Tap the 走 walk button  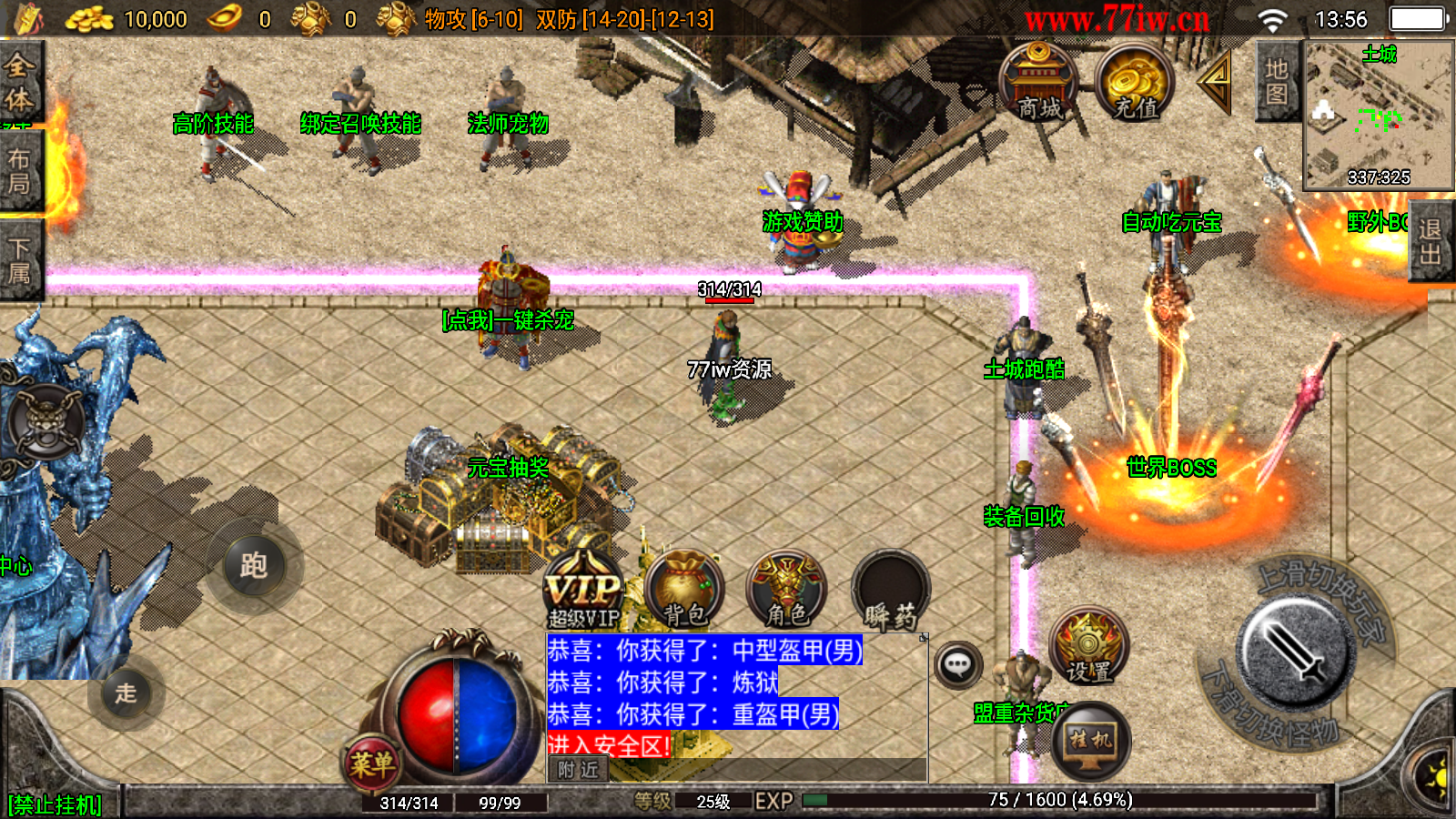[126, 693]
